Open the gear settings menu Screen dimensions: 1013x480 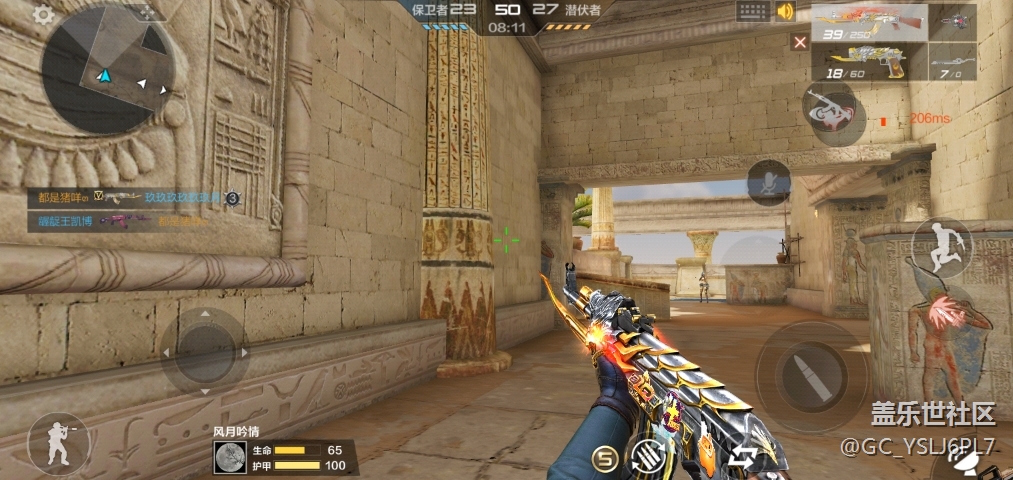click(x=43, y=14)
